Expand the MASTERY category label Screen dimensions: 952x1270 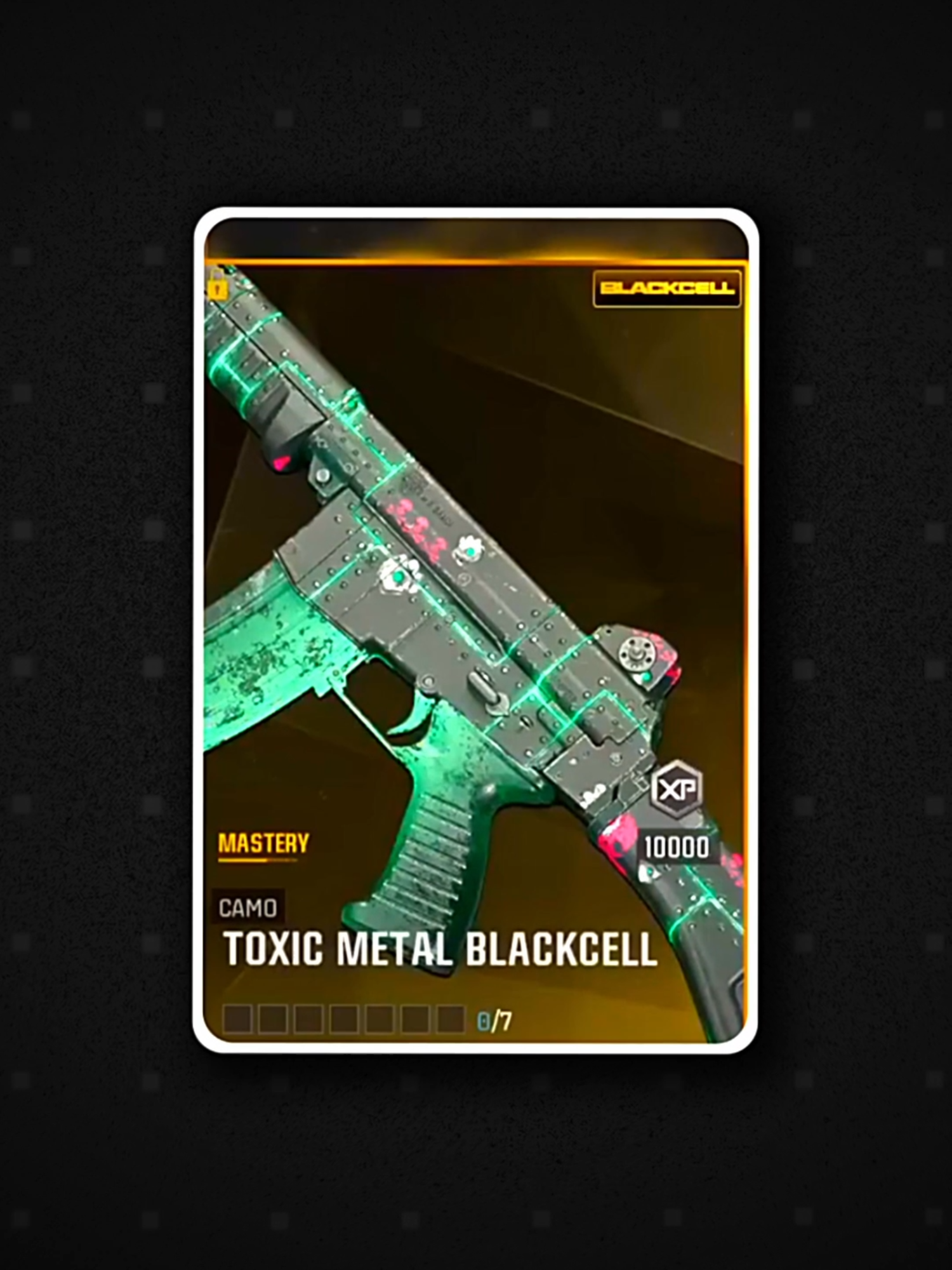(x=263, y=843)
